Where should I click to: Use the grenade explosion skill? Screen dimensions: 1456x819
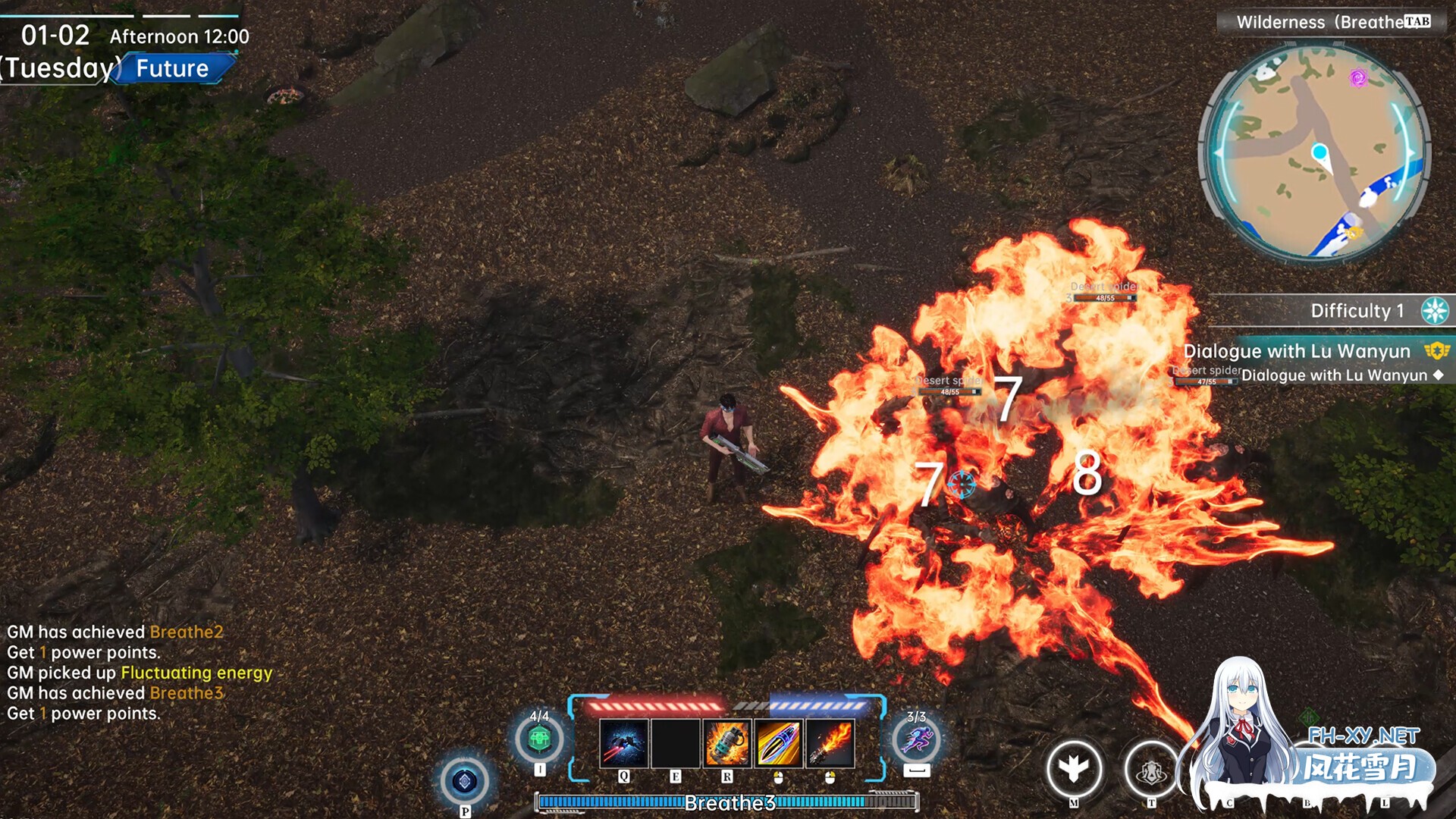(726, 743)
